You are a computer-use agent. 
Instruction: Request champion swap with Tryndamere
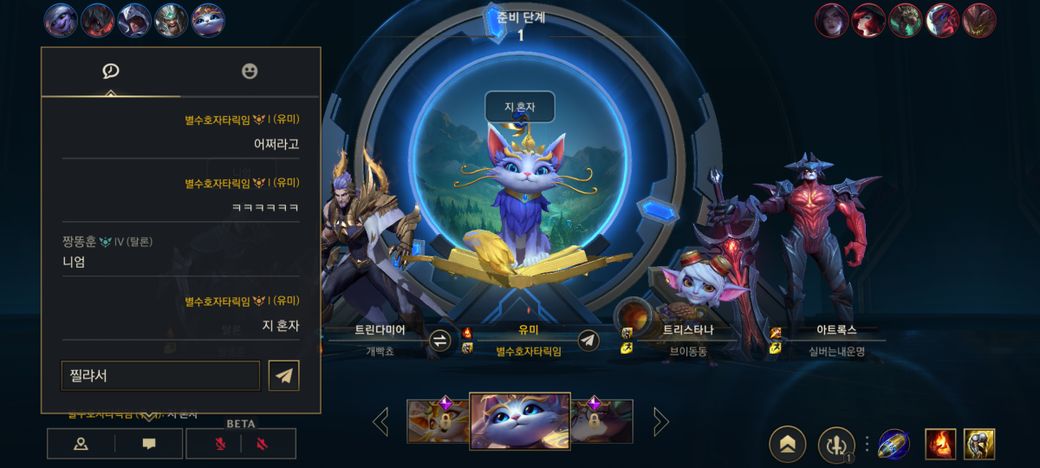(440, 340)
